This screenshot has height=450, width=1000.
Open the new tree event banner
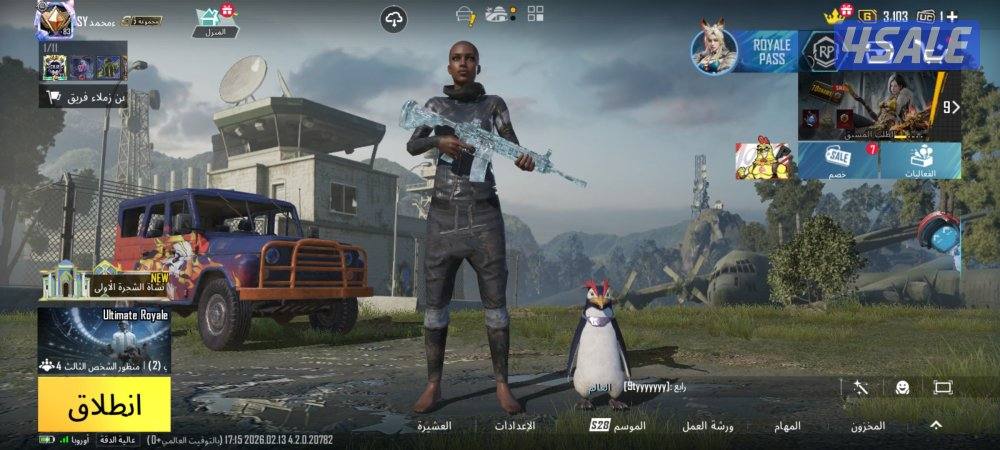click(x=103, y=283)
